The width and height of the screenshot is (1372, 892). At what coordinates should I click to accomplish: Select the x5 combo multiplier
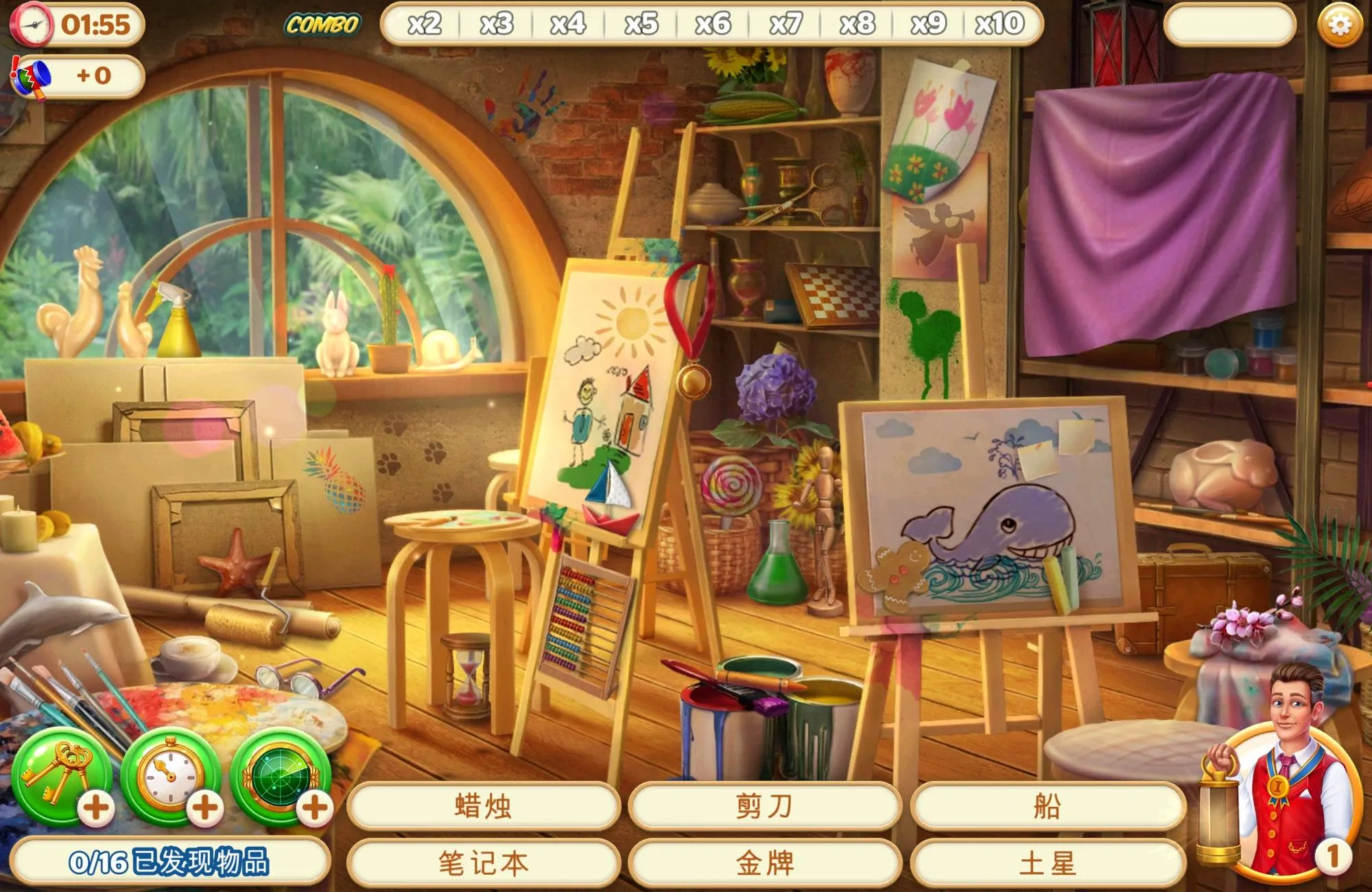click(x=641, y=23)
